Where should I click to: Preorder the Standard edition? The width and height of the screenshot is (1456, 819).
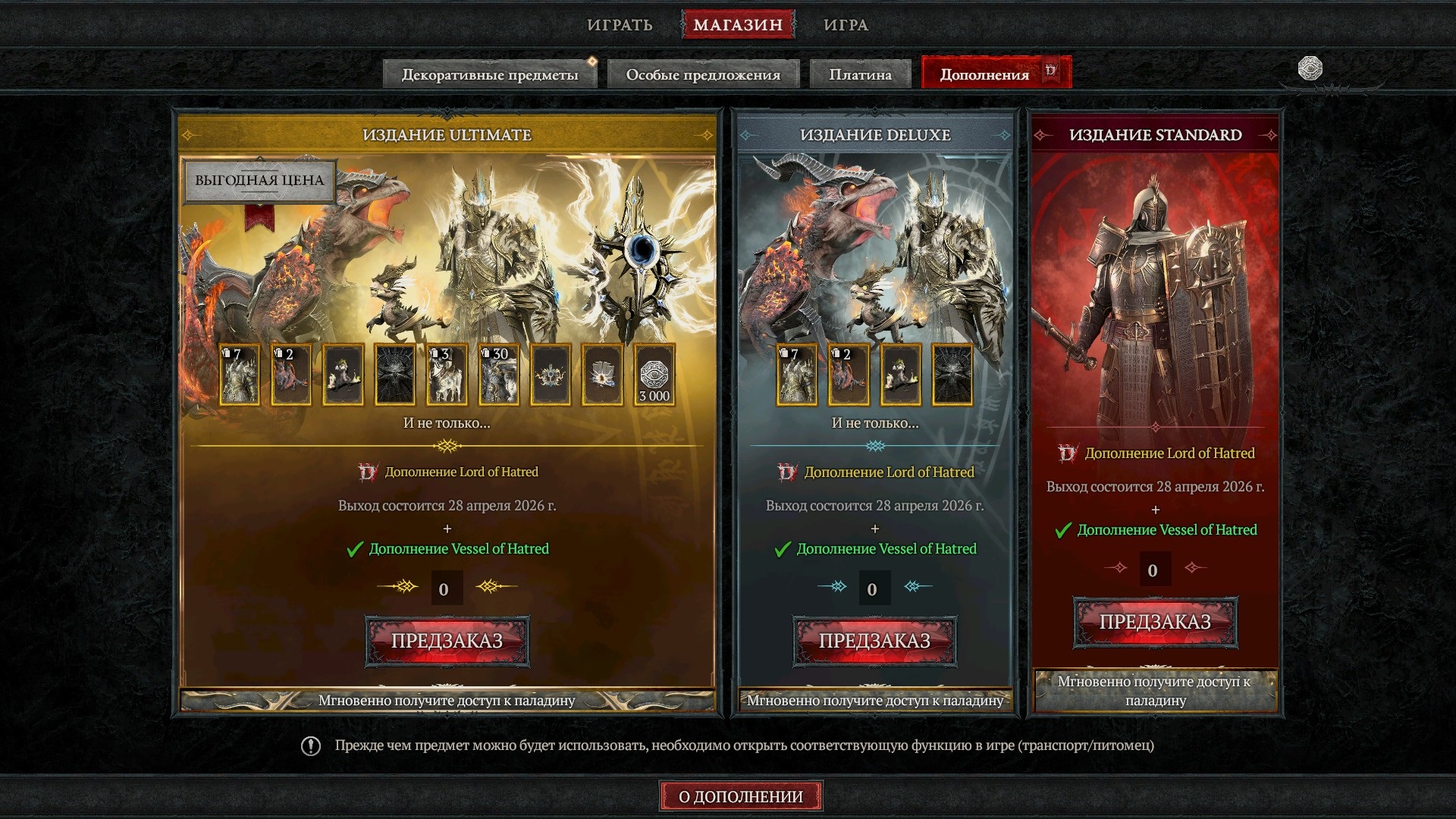pyautogui.click(x=1155, y=623)
